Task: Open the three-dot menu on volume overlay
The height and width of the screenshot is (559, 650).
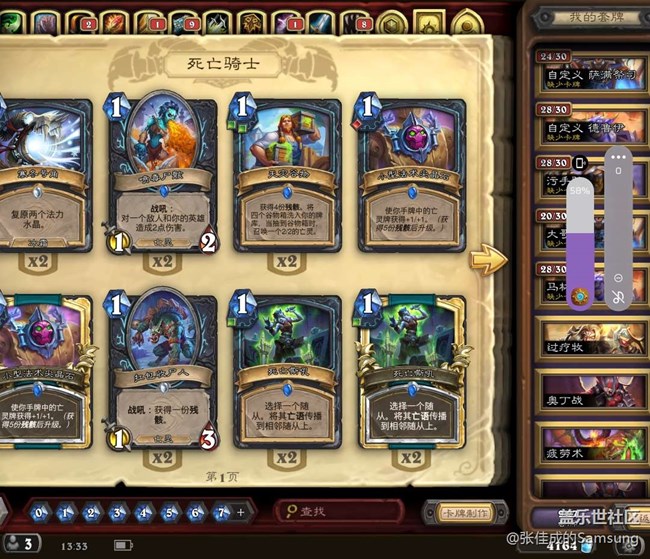Action: tap(618, 156)
